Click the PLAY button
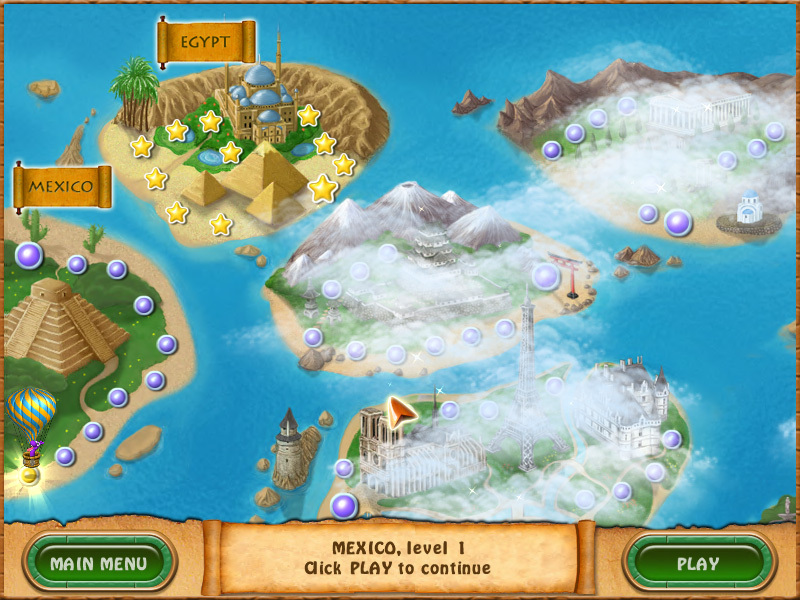Viewport: 800px width, 600px height. coord(697,563)
